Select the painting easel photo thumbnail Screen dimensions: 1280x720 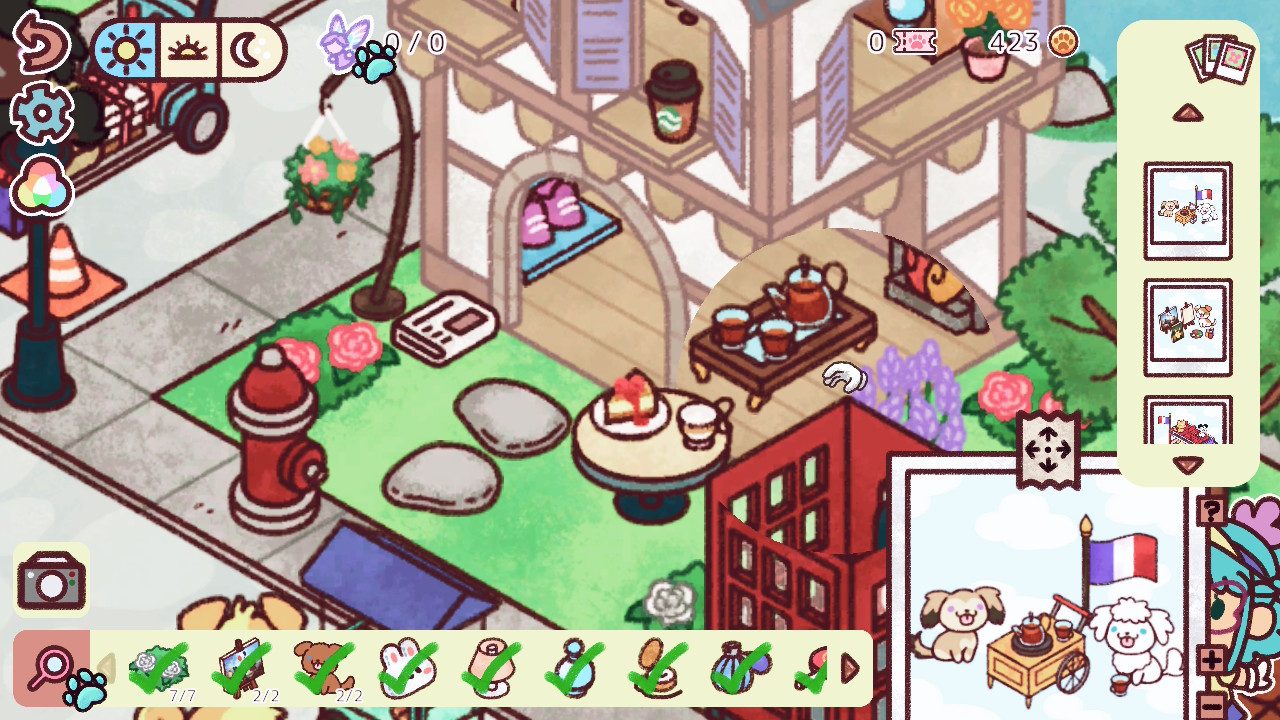(x=1188, y=327)
